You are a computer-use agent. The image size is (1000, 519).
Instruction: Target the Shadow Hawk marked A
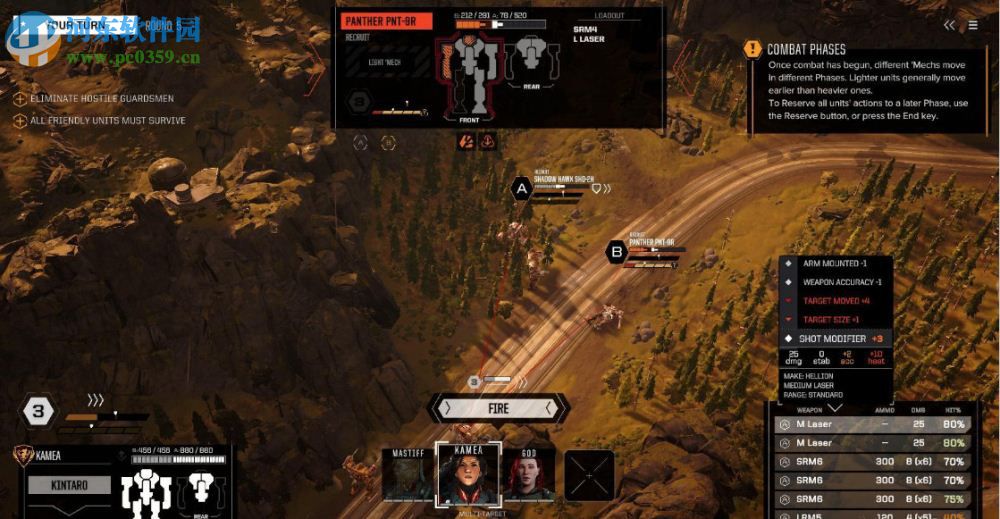point(520,188)
